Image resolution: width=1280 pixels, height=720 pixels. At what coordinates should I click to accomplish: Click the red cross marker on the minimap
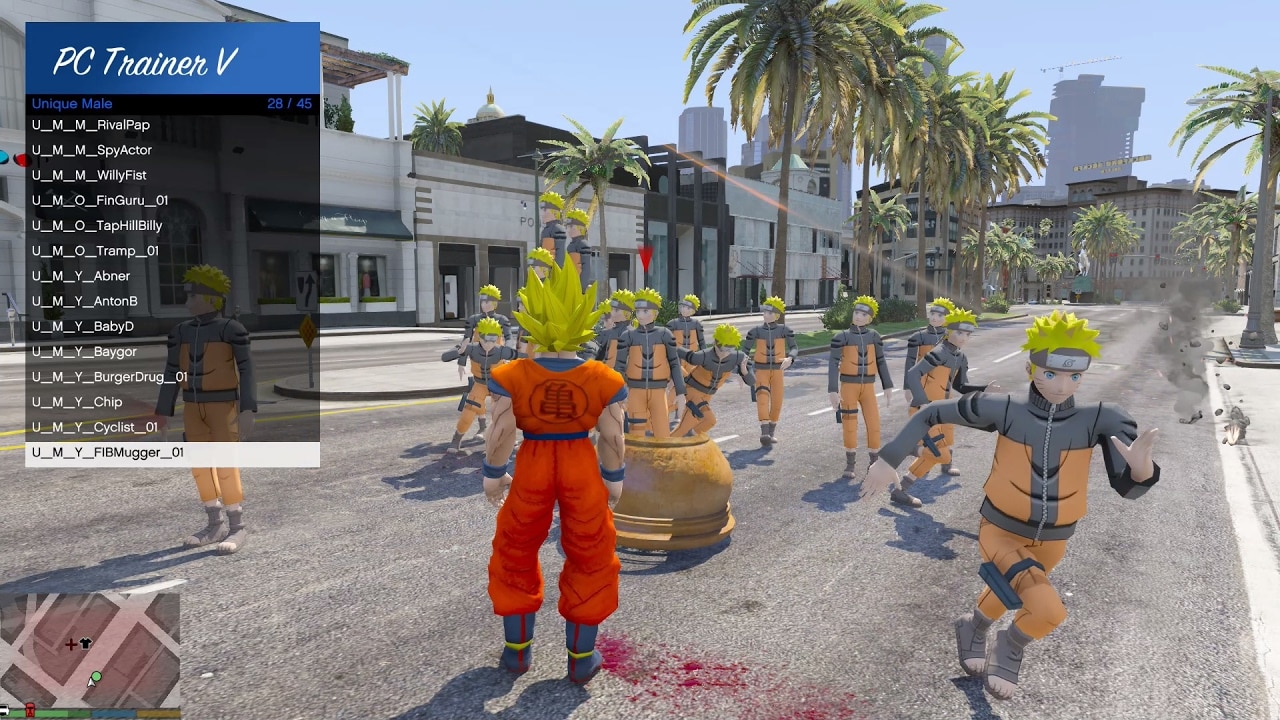coord(71,644)
